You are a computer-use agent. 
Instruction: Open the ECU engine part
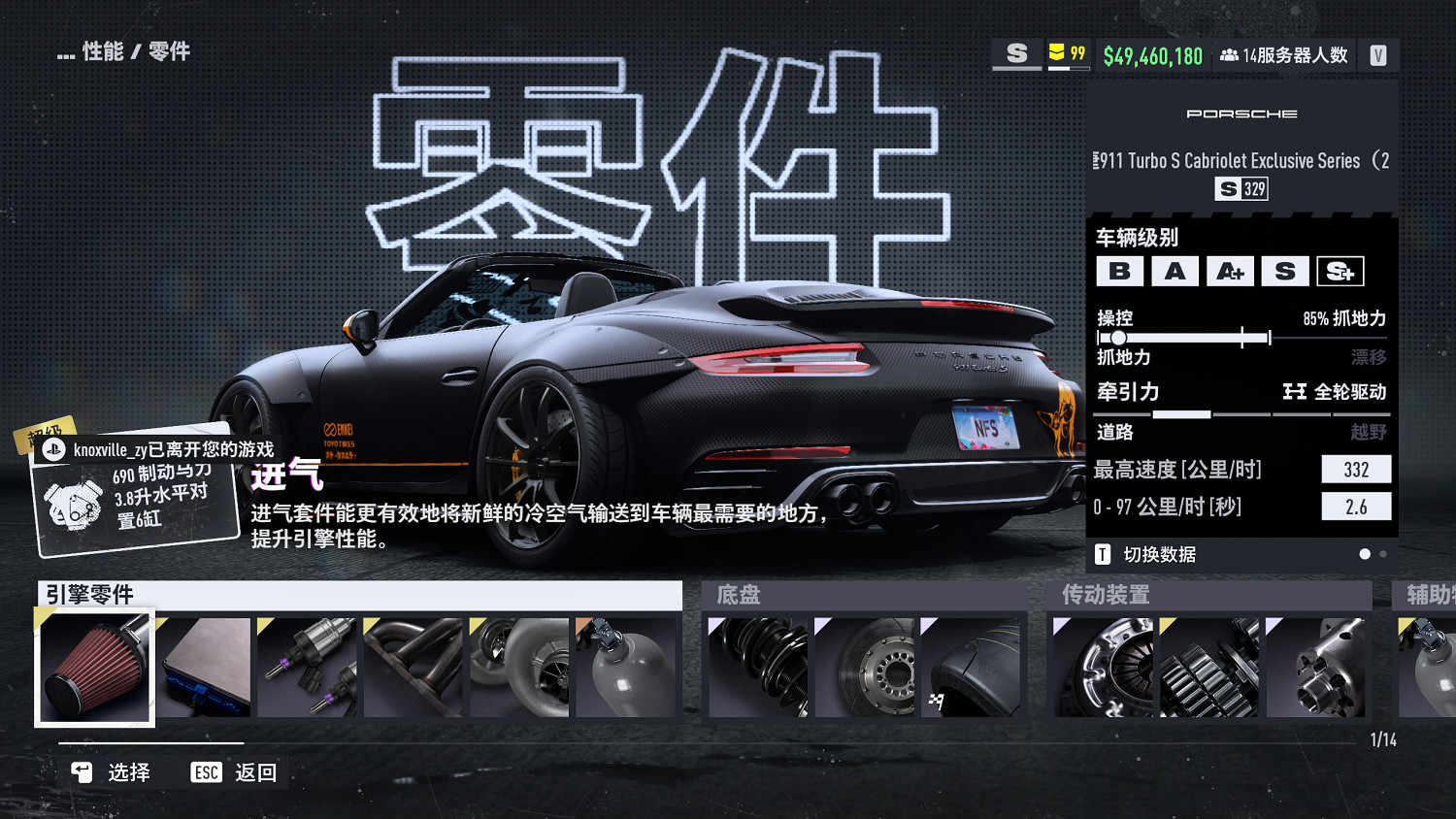[x=204, y=668]
